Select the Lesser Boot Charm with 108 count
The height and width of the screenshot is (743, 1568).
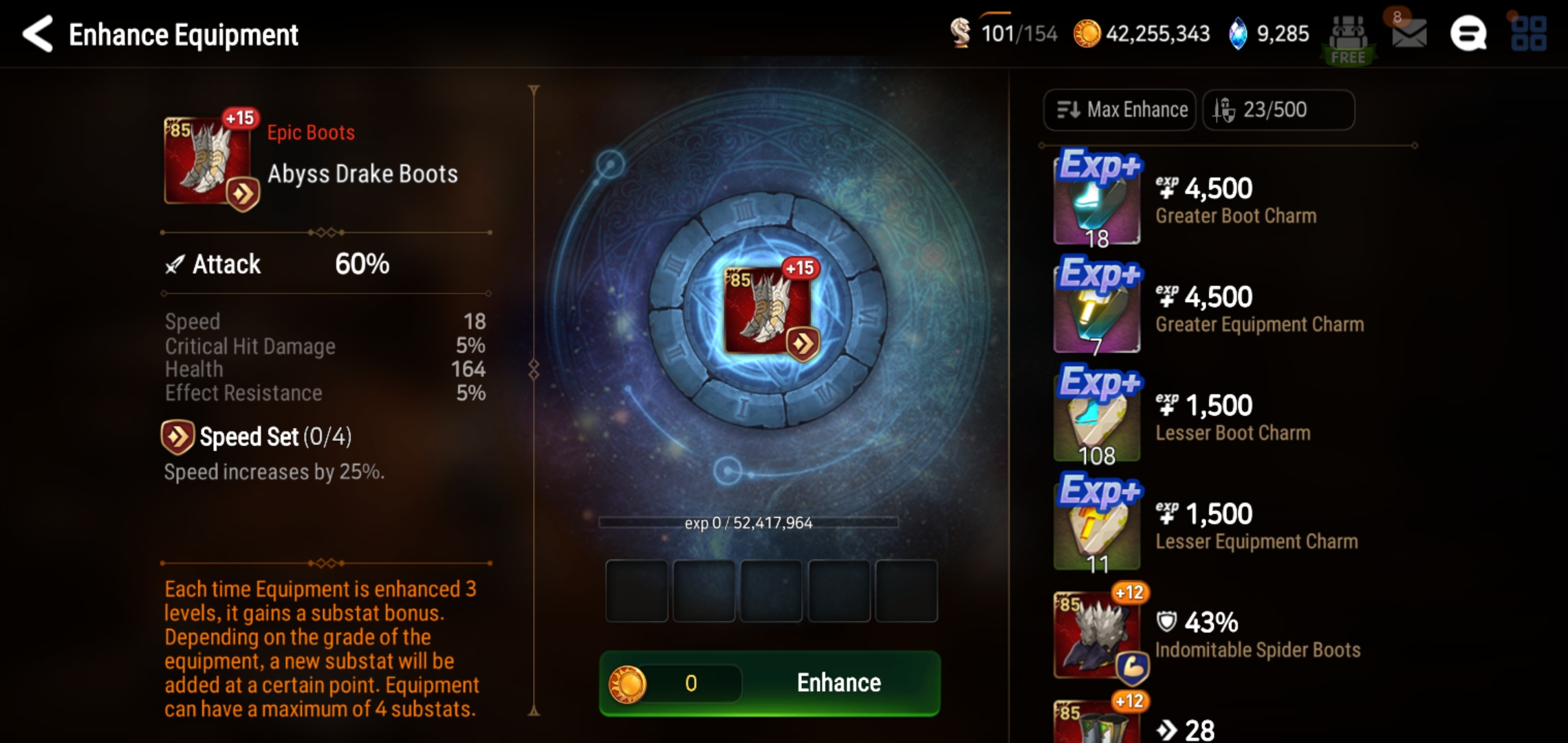tap(1096, 416)
